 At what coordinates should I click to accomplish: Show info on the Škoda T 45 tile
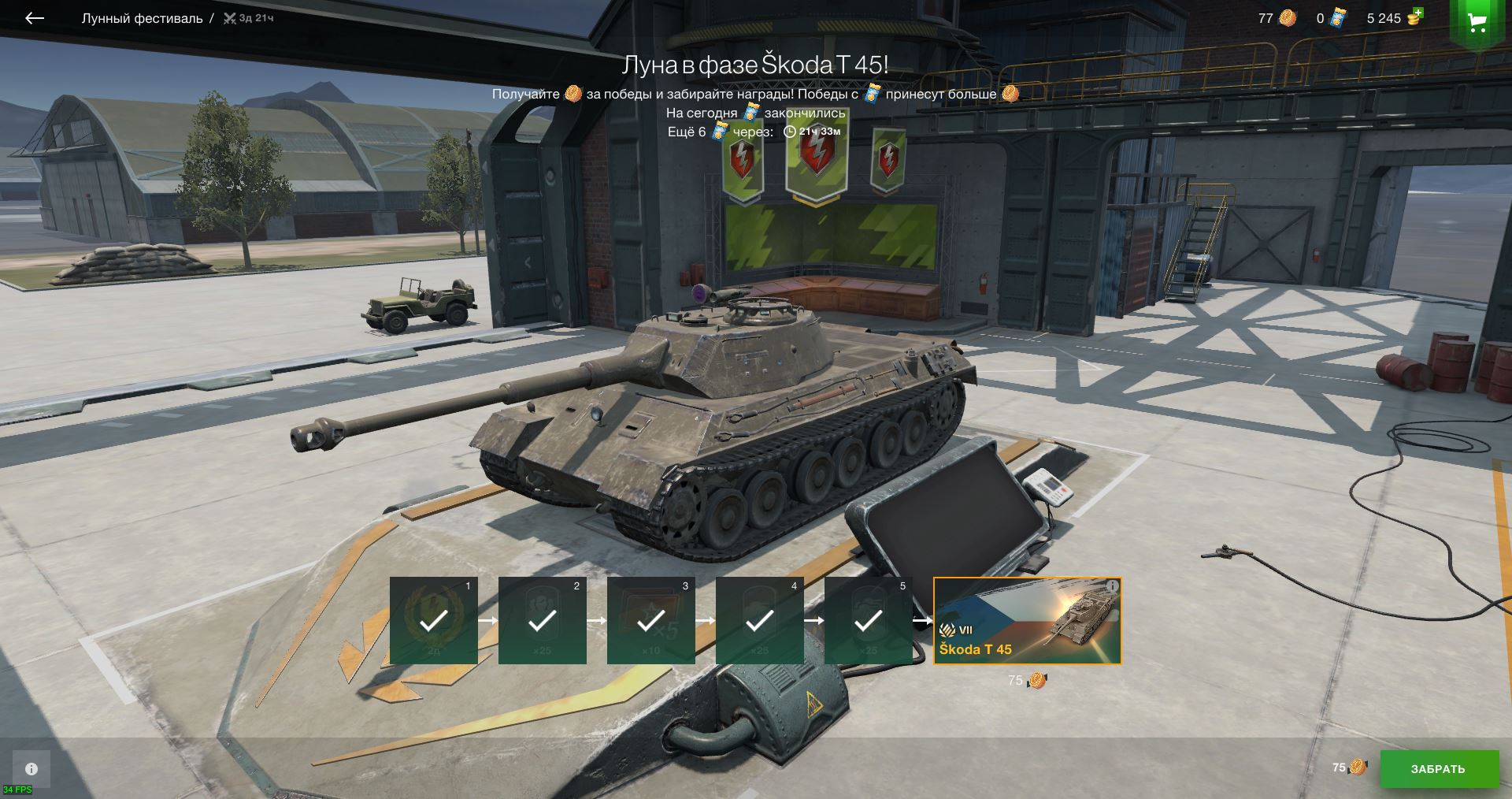1112,587
